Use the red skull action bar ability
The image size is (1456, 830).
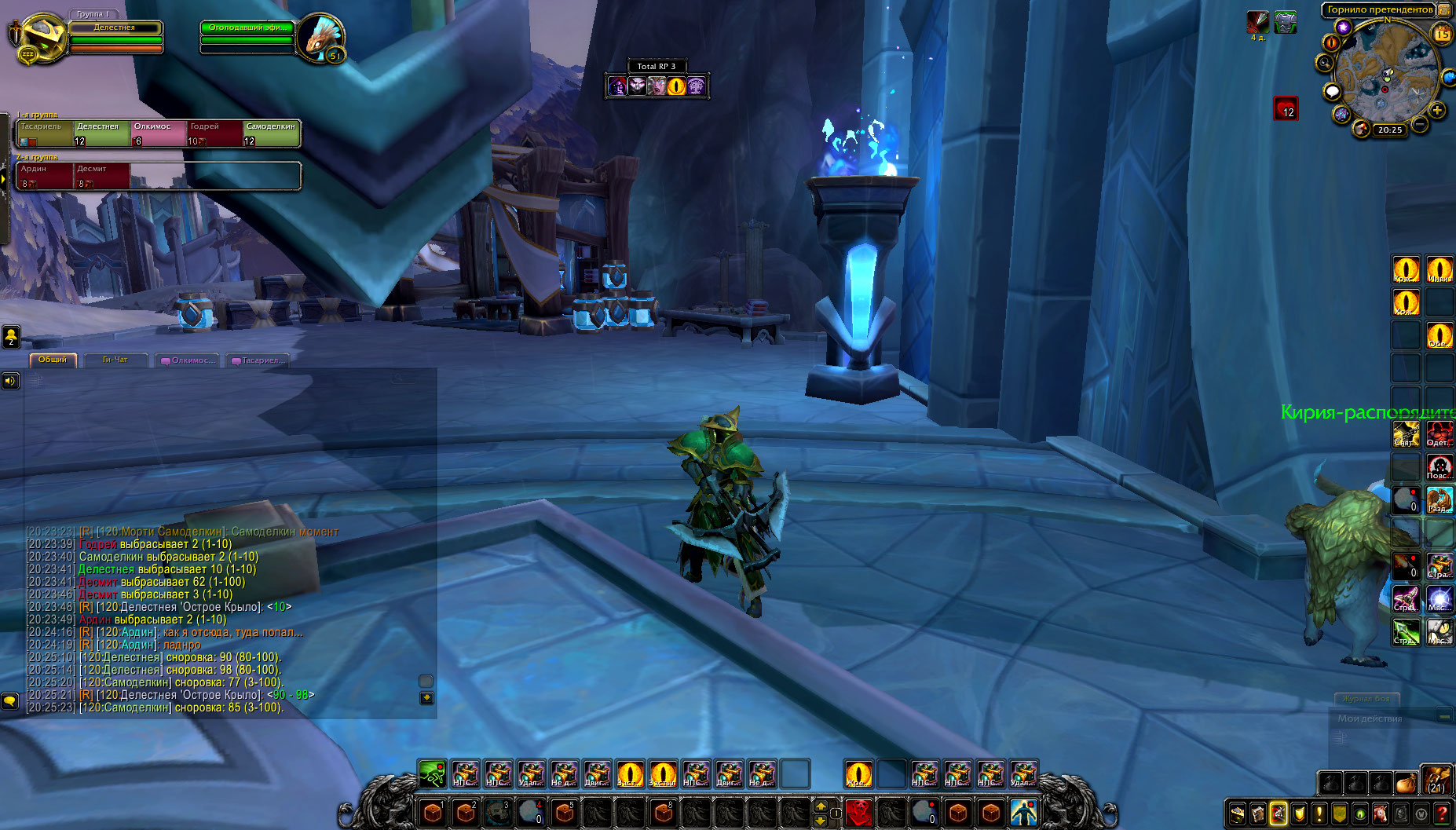click(x=859, y=811)
